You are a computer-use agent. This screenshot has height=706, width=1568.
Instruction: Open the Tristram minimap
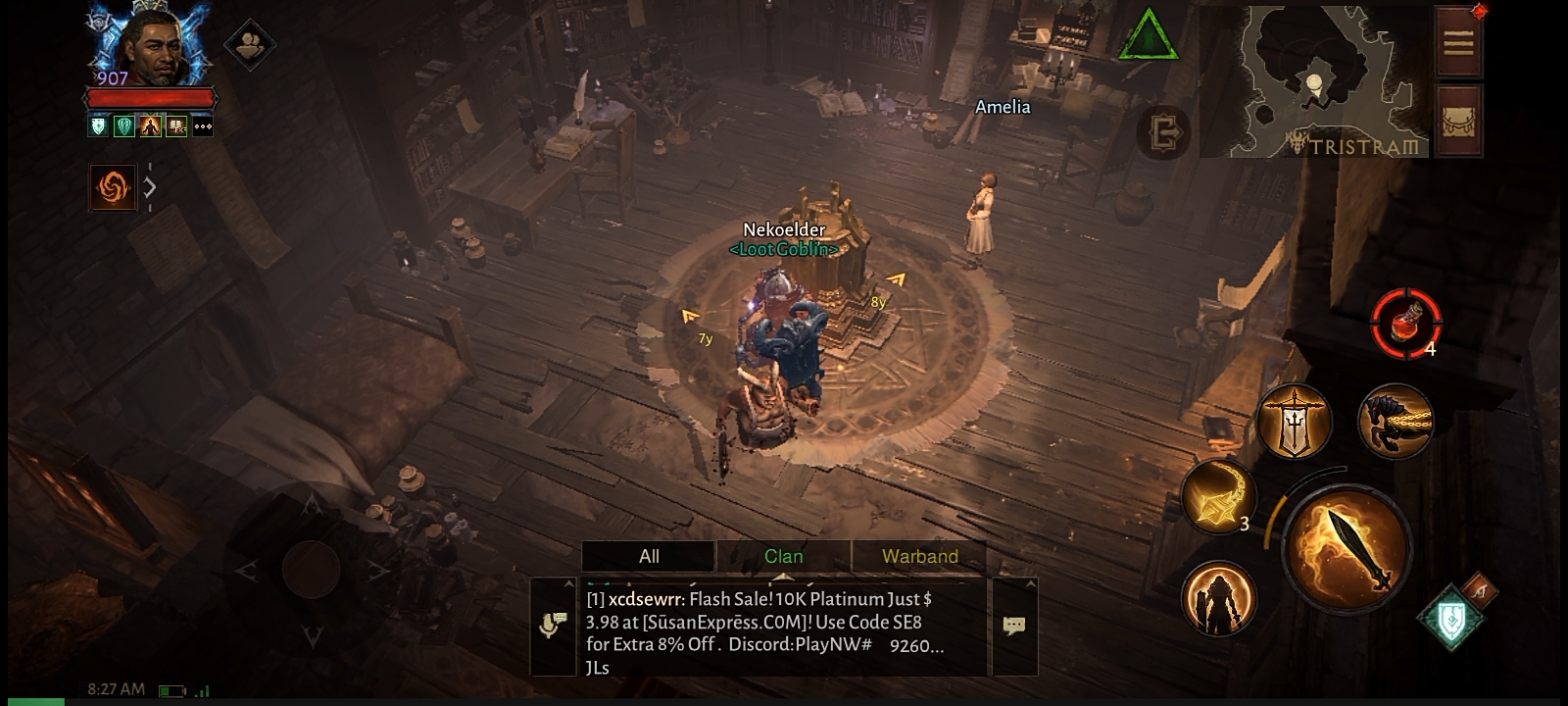tap(1313, 81)
